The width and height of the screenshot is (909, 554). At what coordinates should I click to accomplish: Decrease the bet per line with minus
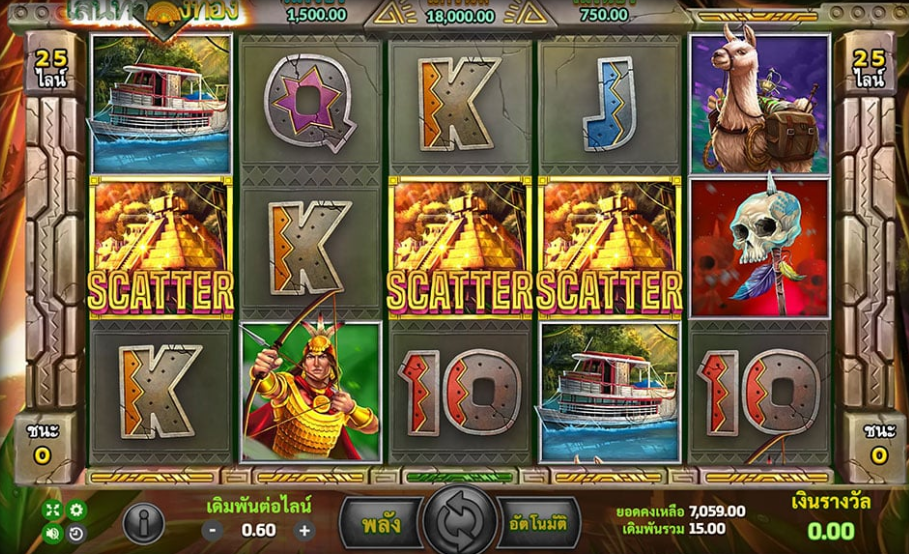click(x=214, y=531)
